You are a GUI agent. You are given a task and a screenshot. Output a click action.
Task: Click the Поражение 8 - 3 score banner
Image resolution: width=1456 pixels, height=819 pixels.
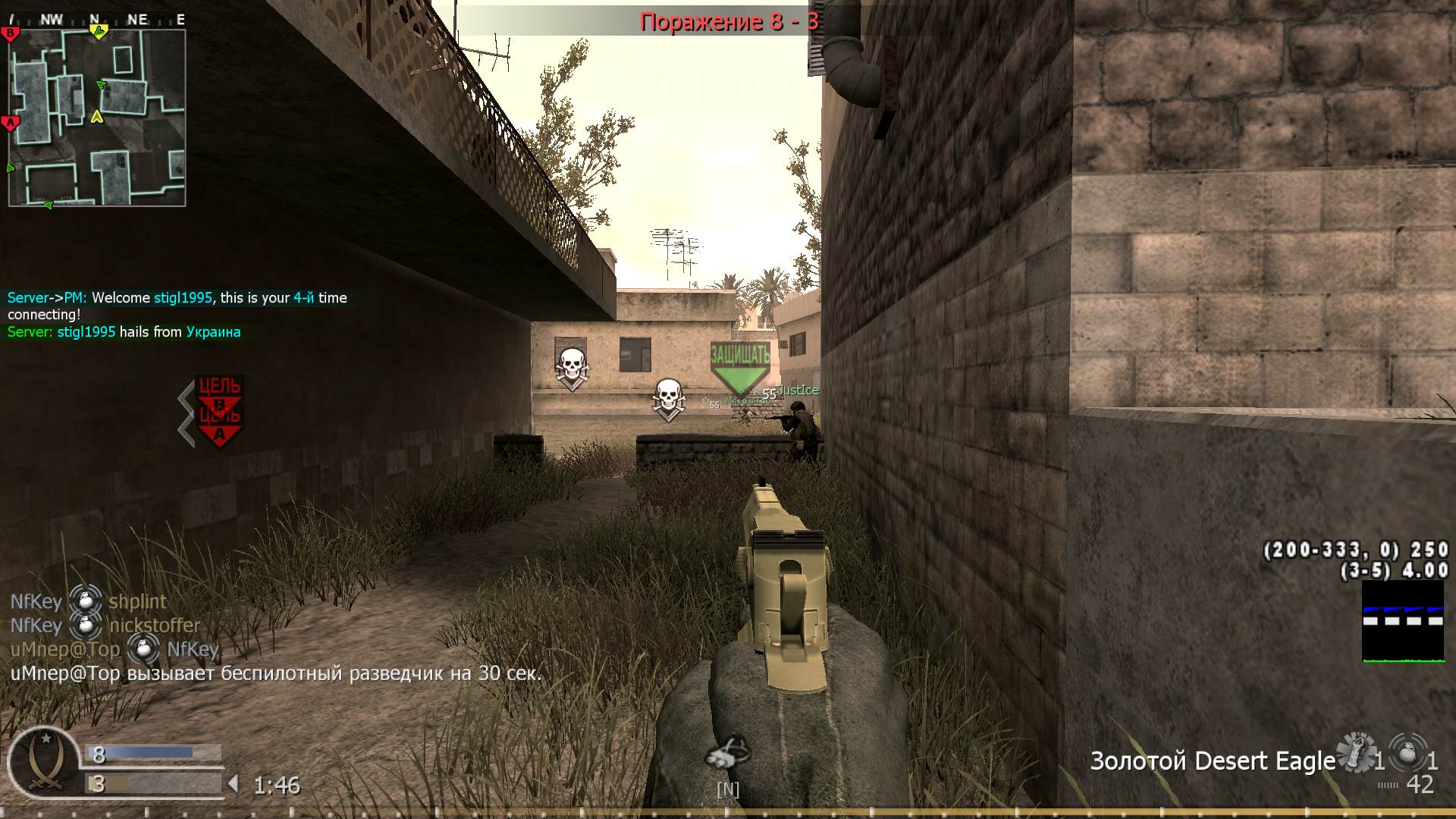pyautogui.click(x=730, y=21)
